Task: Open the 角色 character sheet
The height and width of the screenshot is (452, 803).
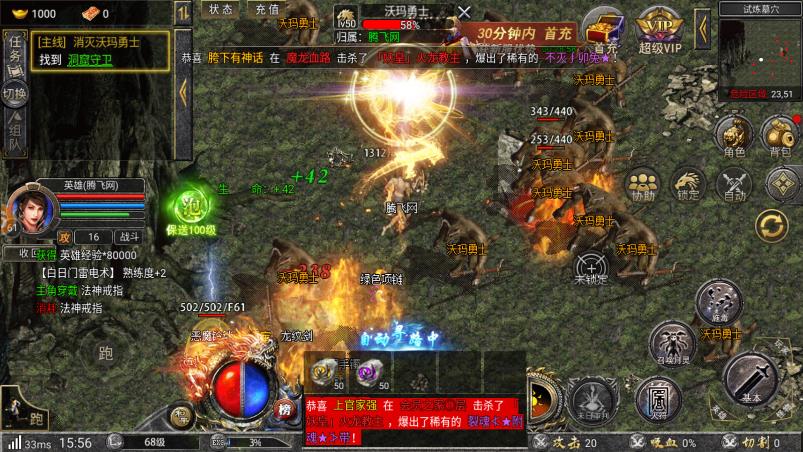Action: (x=733, y=135)
